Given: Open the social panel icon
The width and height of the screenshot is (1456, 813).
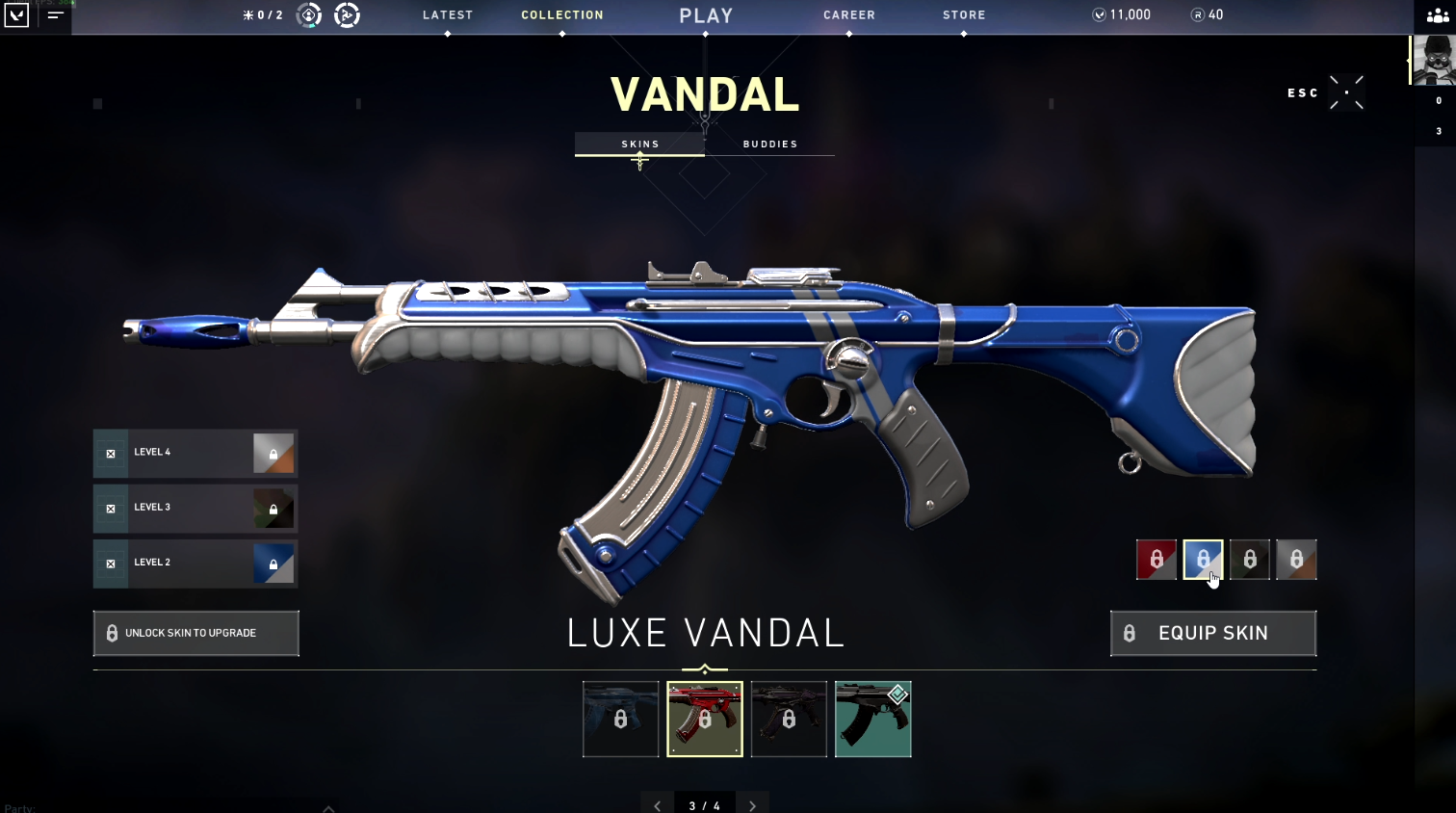Looking at the screenshot, I should [x=1437, y=16].
